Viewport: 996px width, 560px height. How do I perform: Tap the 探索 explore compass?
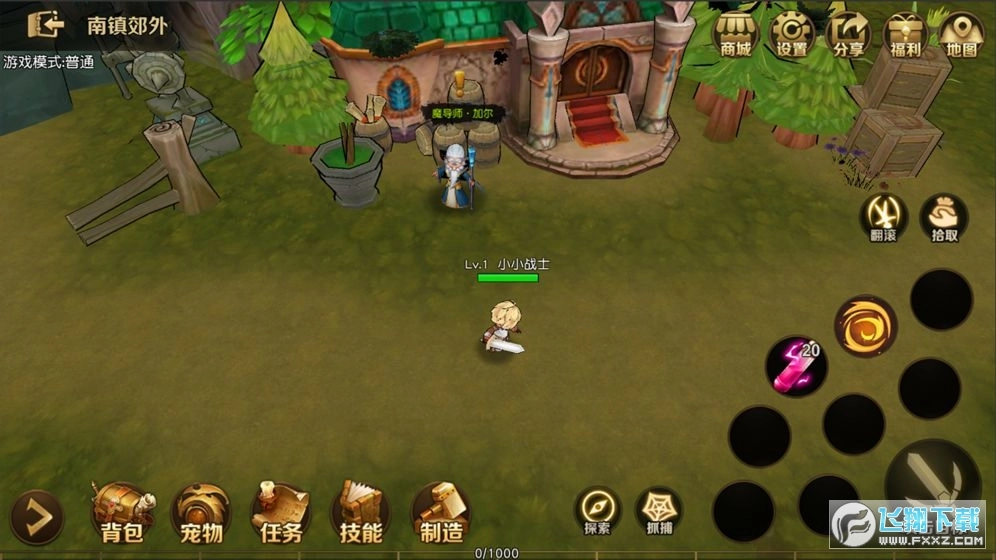coord(598,510)
